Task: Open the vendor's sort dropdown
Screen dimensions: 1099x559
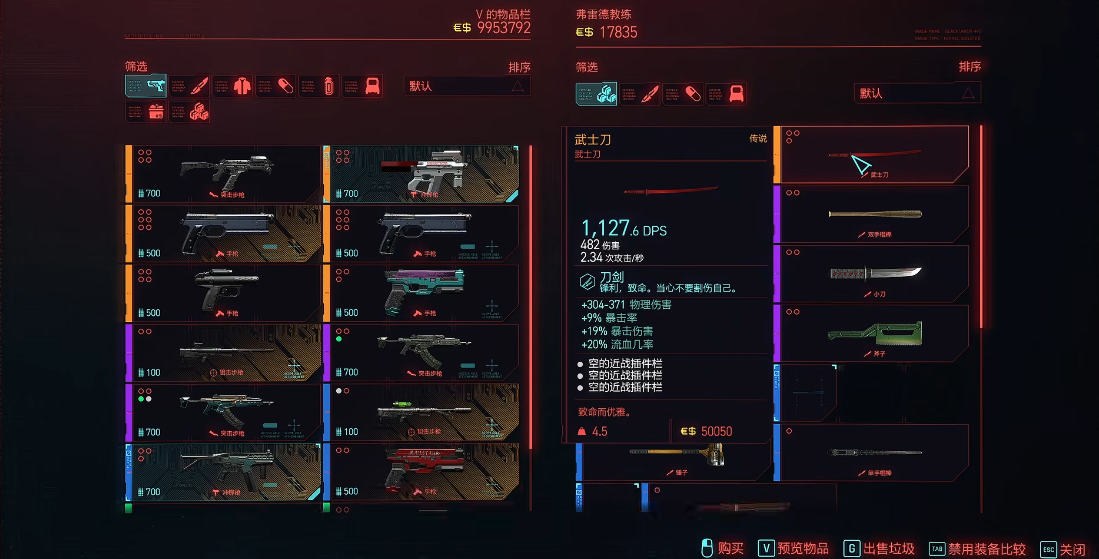Action: click(x=917, y=93)
